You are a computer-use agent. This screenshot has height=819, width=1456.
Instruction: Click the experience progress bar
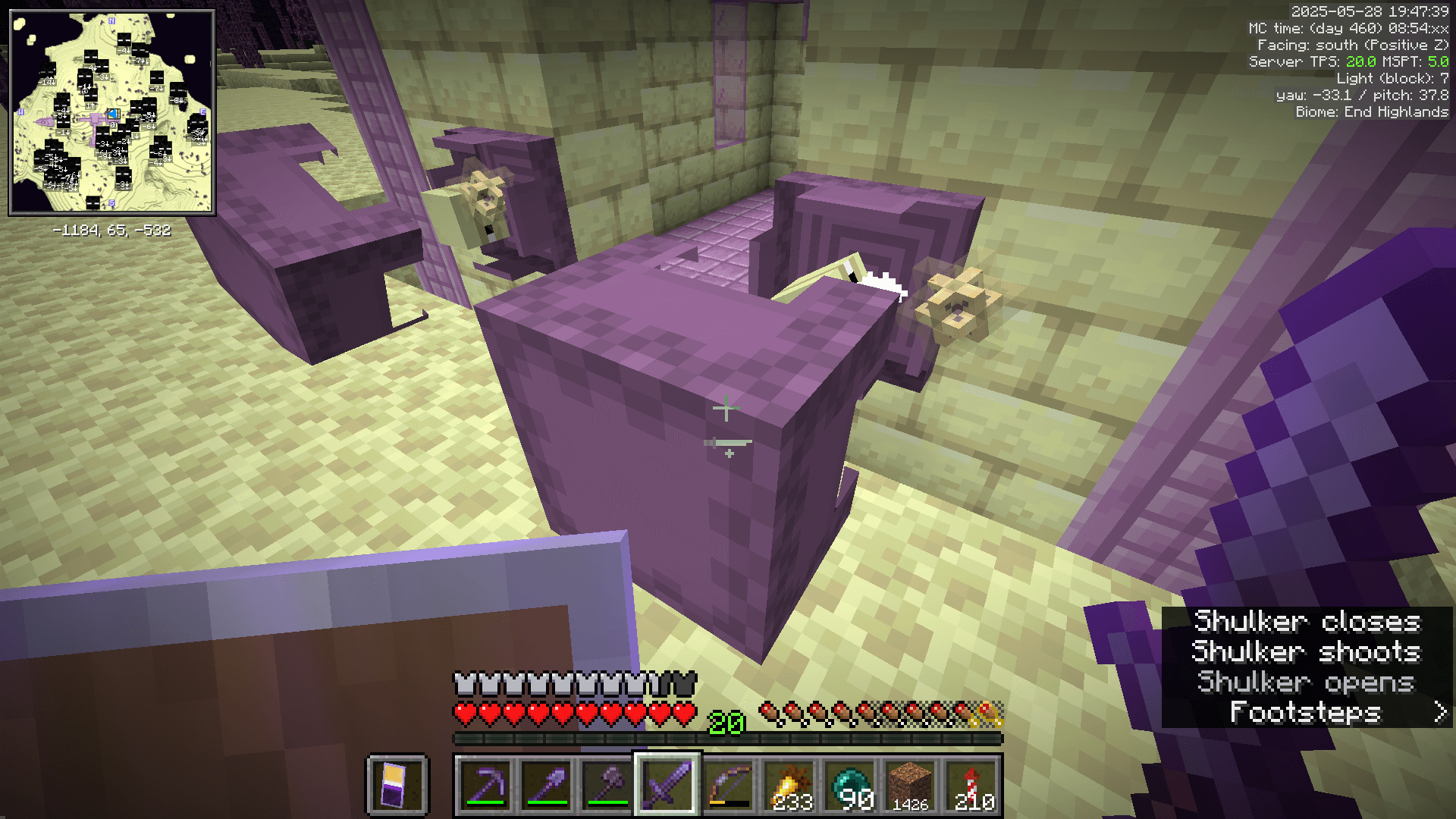[728, 737]
